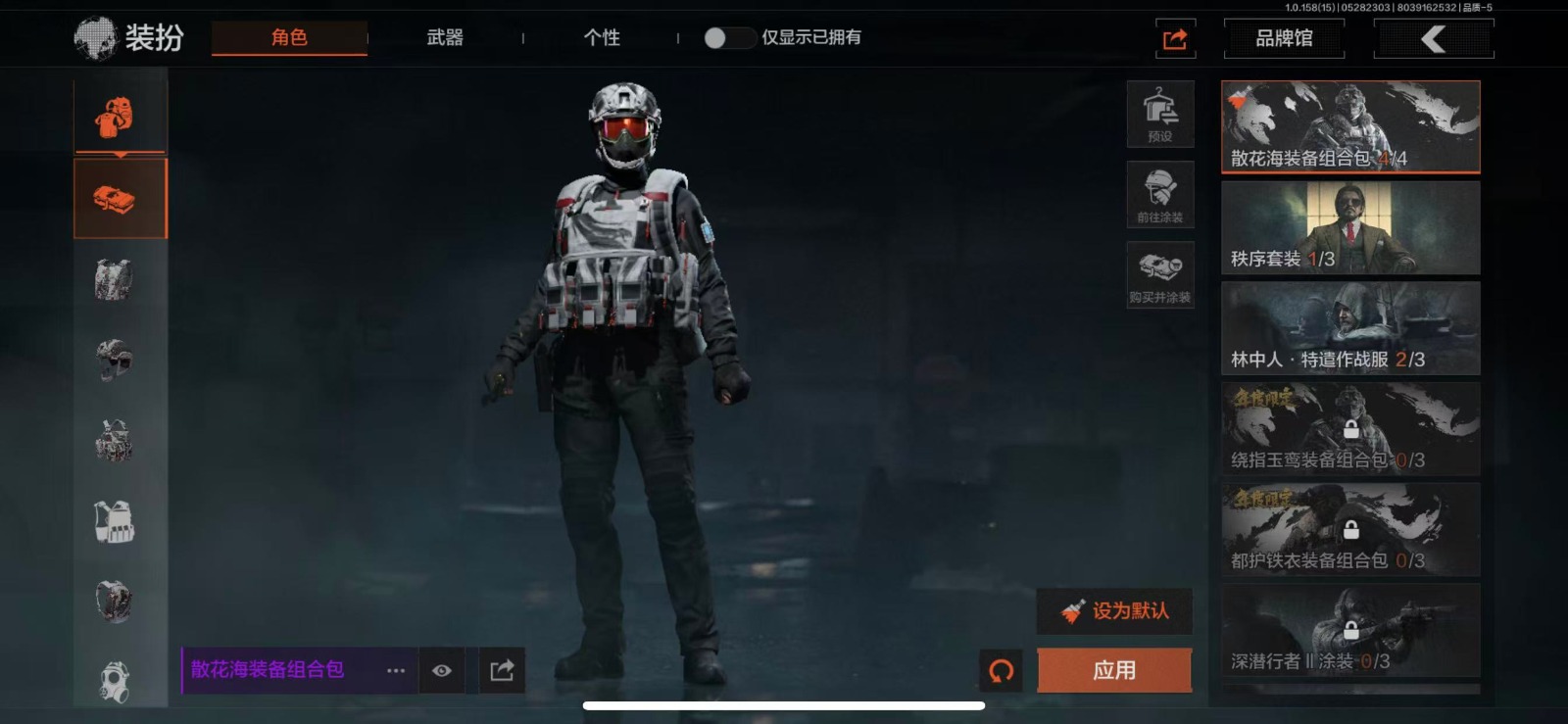
Task: Go to 前往涂装 helmet button
Action: pyautogui.click(x=1160, y=194)
